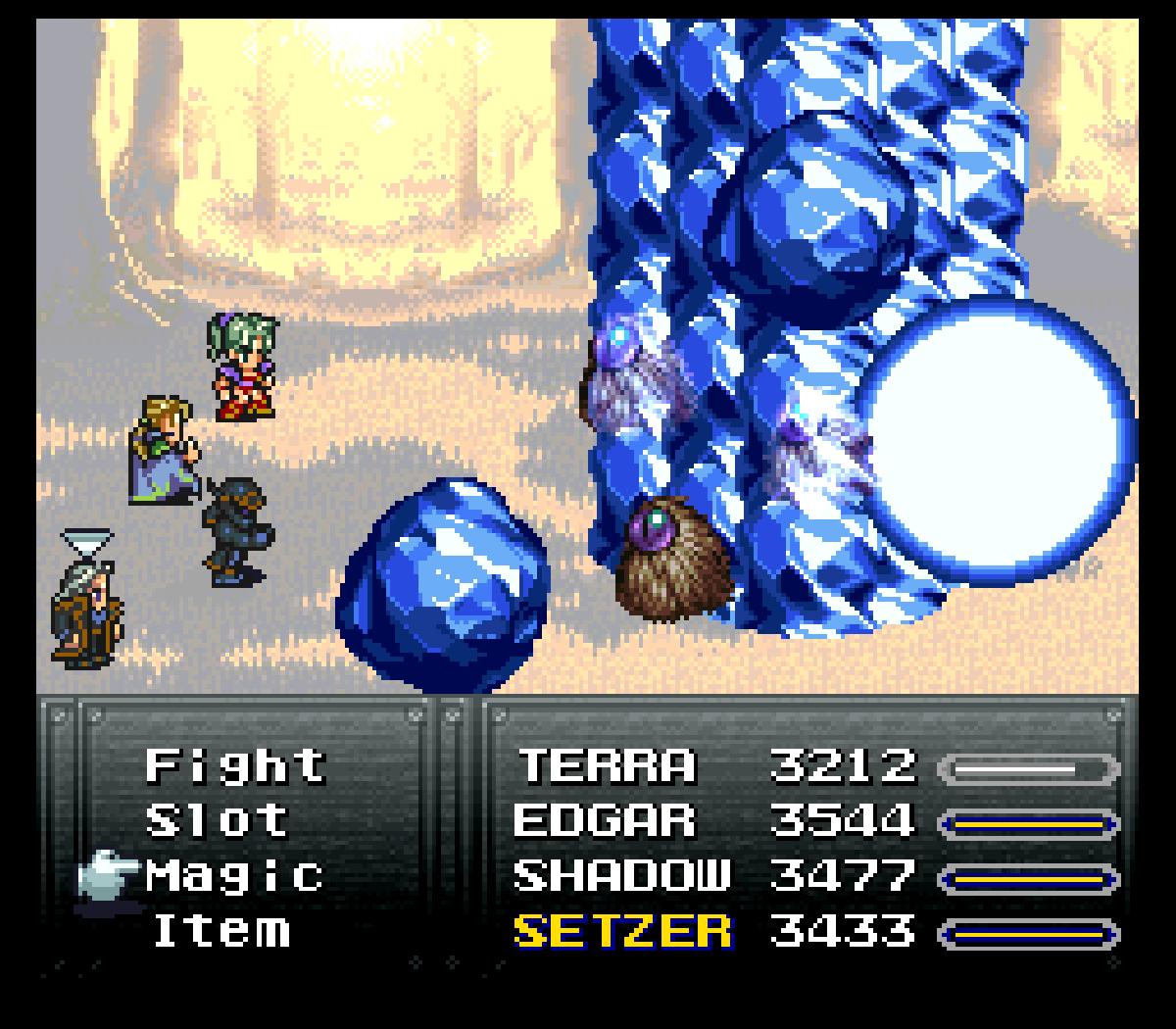Image resolution: width=1176 pixels, height=1029 pixels.
Task: Select SETZER in the party list
Action: point(621,930)
